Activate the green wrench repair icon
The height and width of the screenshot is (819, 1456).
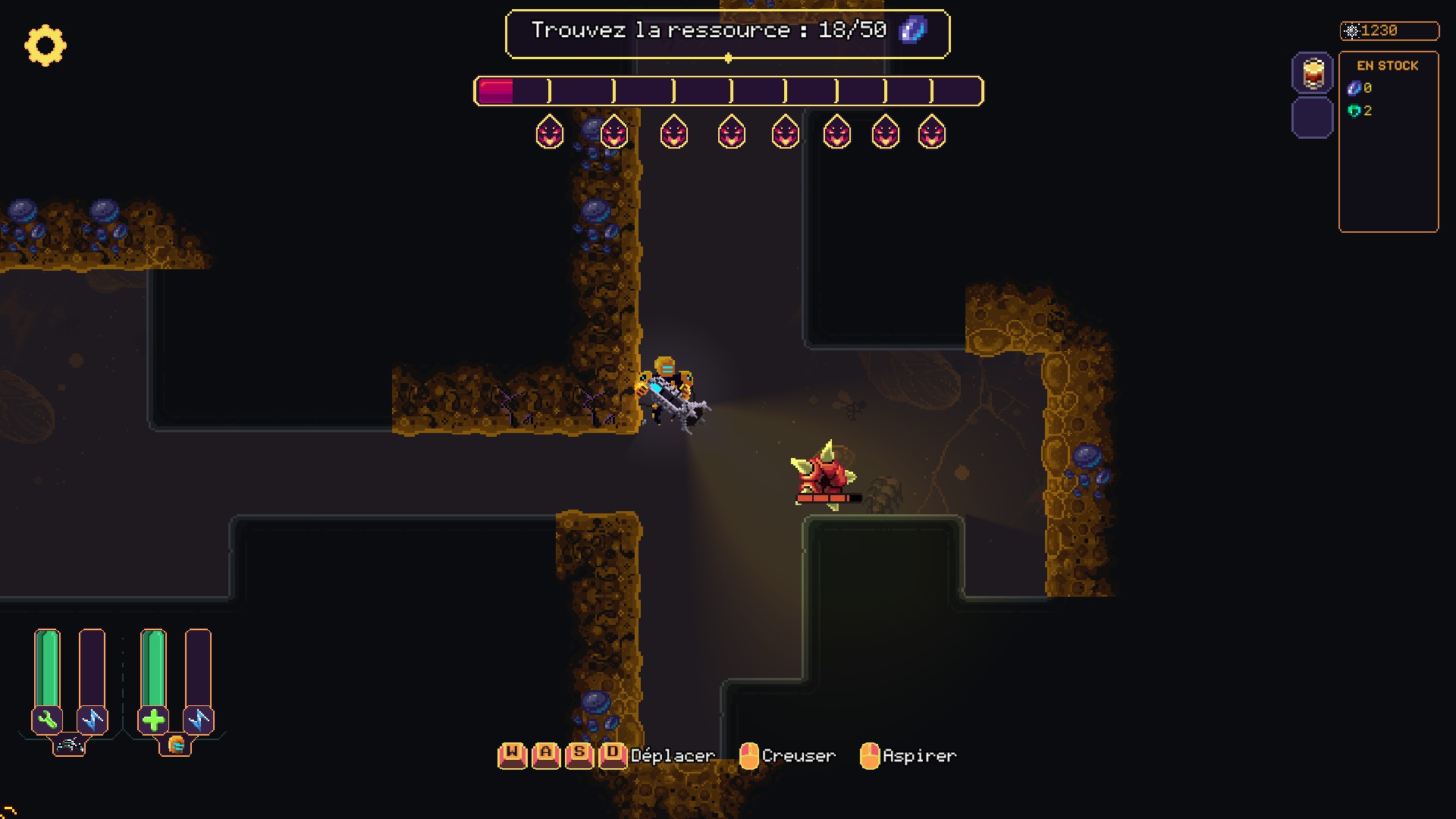(47, 720)
